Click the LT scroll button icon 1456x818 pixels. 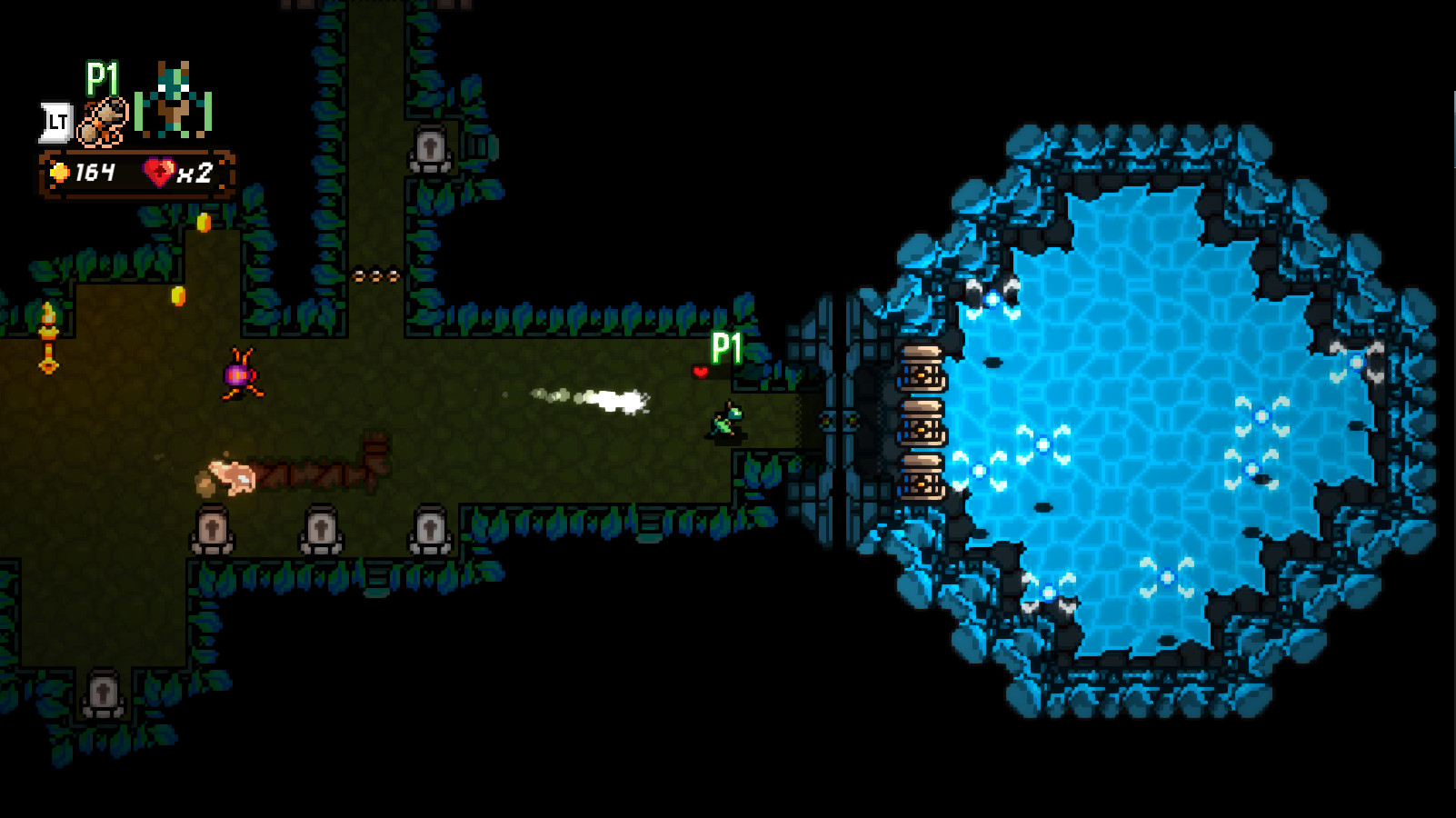pyautogui.click(x=56, y=118)
